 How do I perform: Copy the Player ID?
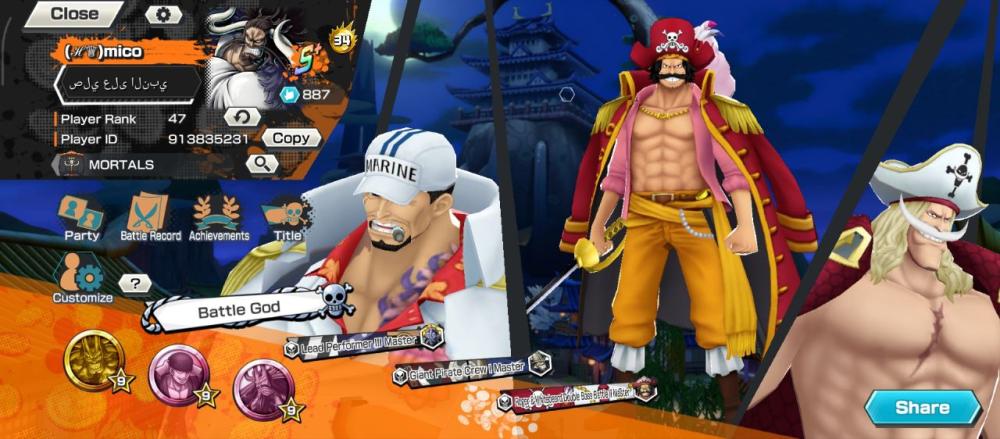click(x=291, y=138)
